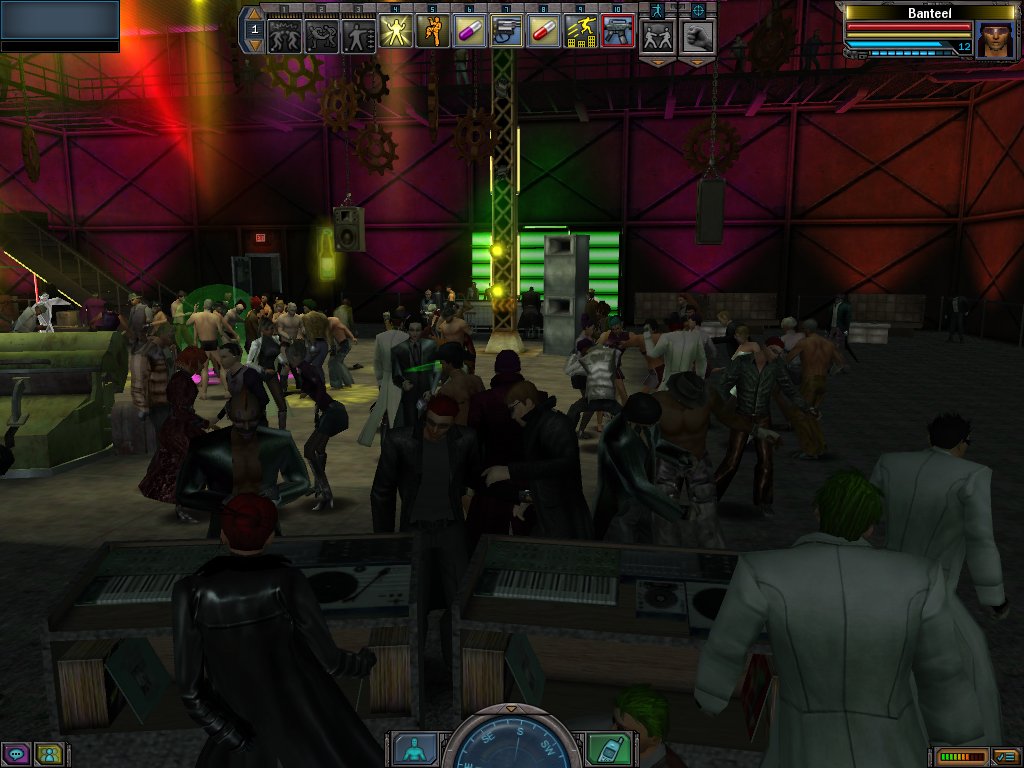Open the fist attack style dropdown
This screenshot has height=768, width=1024.
pos(696,62)
